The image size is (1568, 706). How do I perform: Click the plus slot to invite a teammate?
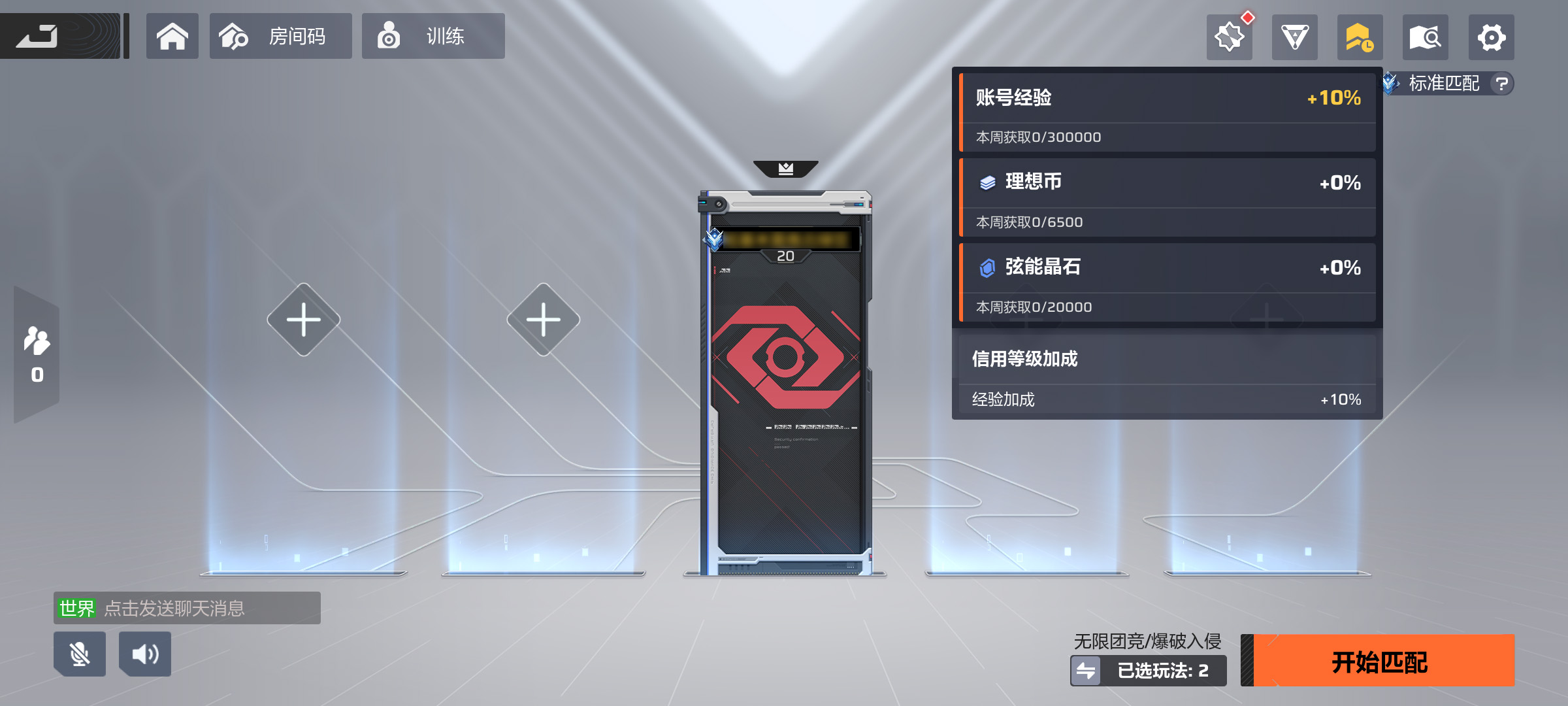point(303,318)
